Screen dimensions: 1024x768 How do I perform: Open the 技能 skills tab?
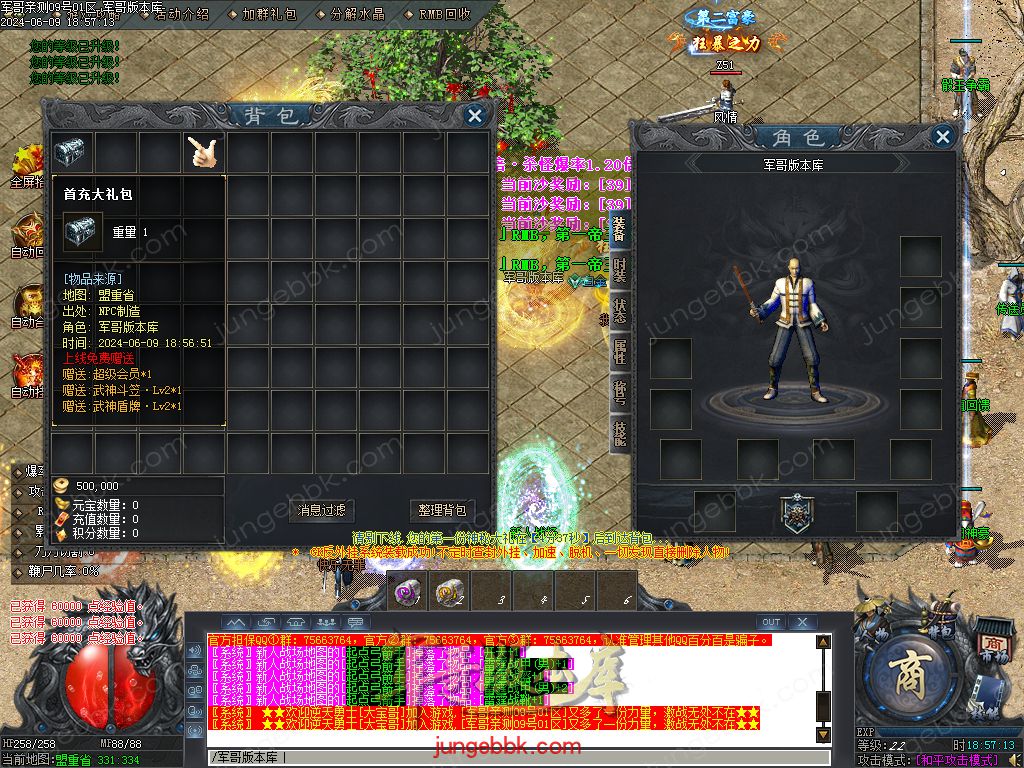tap(620, 434)
